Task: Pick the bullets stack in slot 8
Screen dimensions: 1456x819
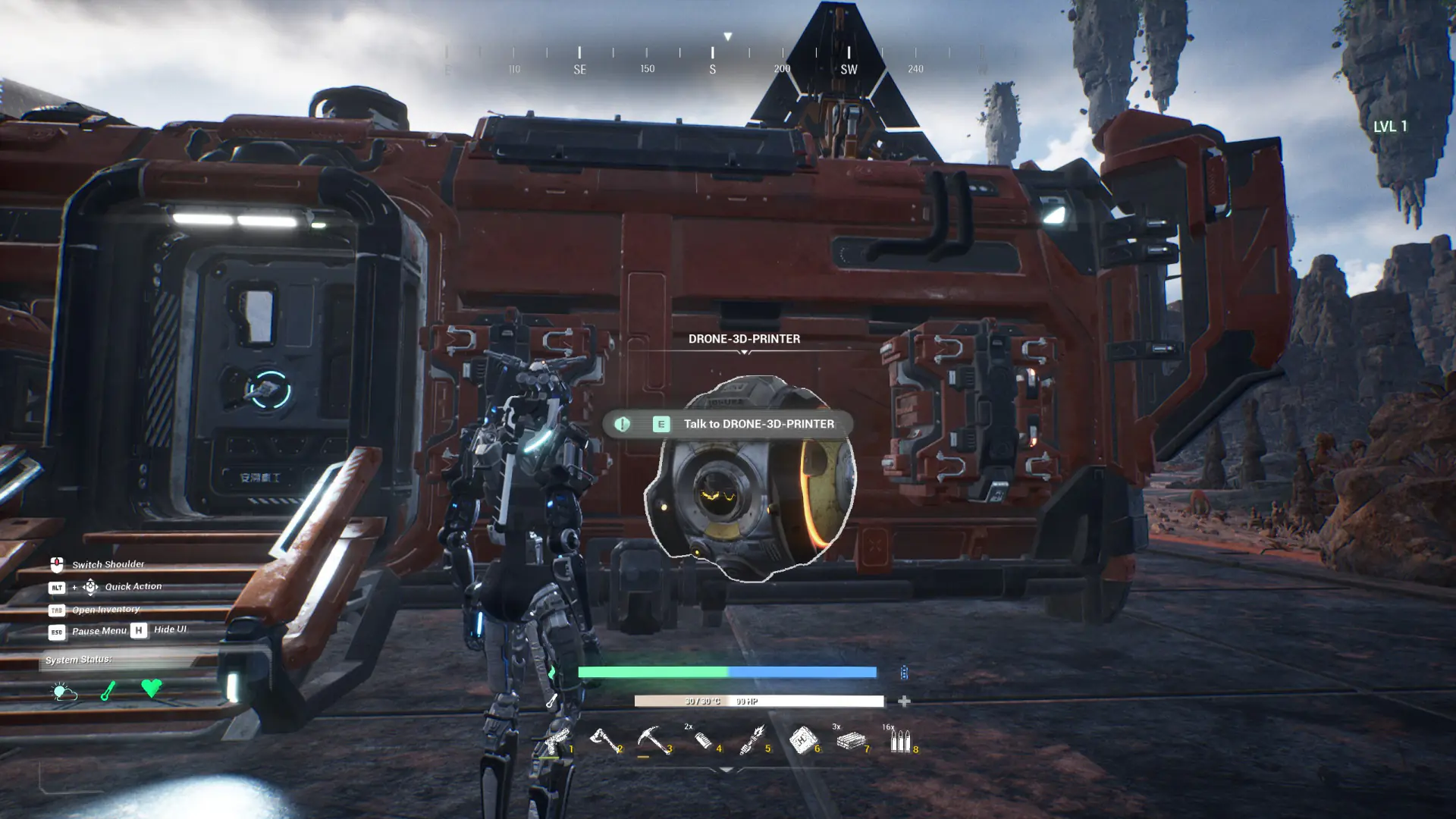Action: point(900,741)
